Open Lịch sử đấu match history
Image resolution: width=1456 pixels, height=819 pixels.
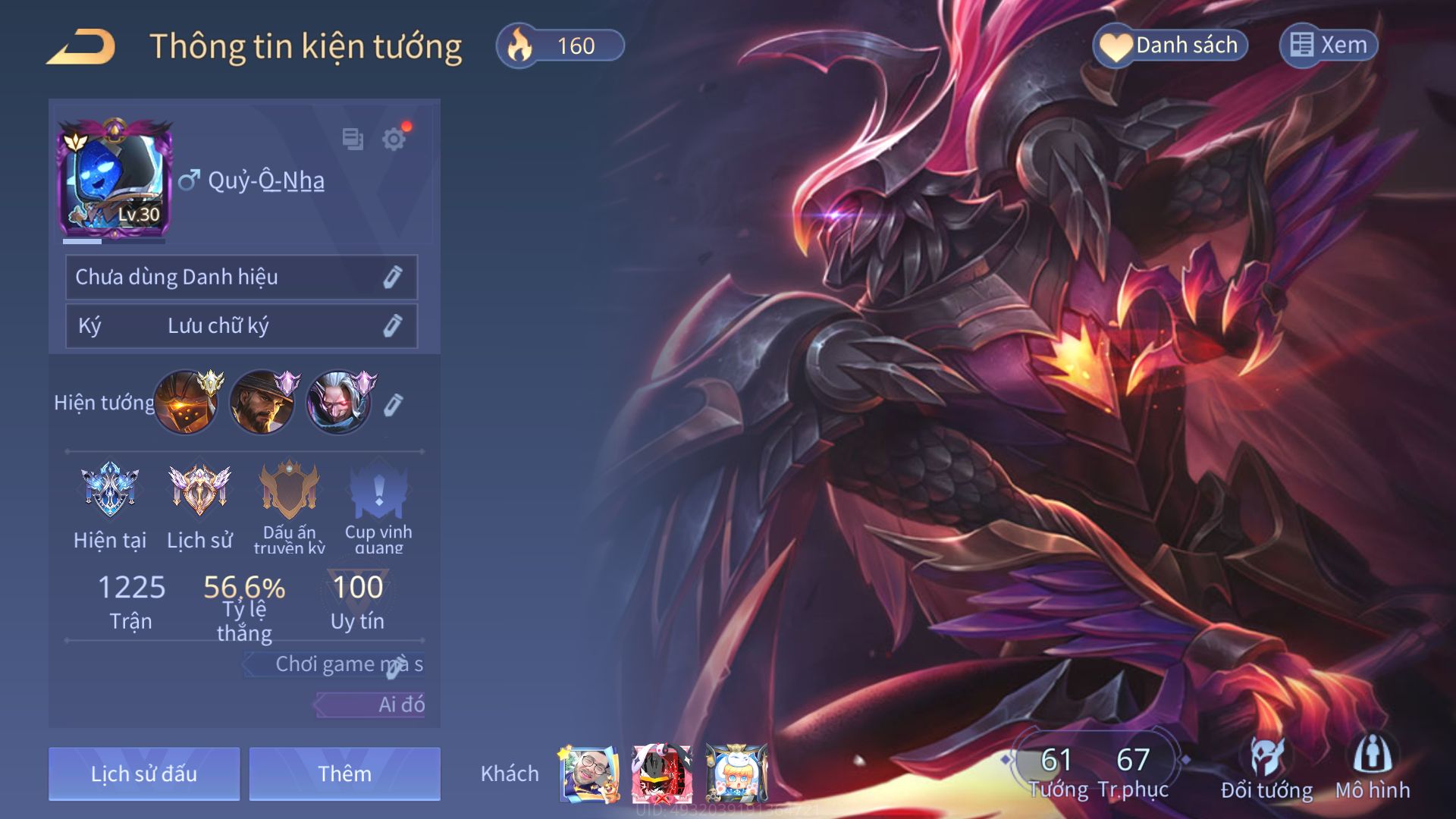point(144,773)
